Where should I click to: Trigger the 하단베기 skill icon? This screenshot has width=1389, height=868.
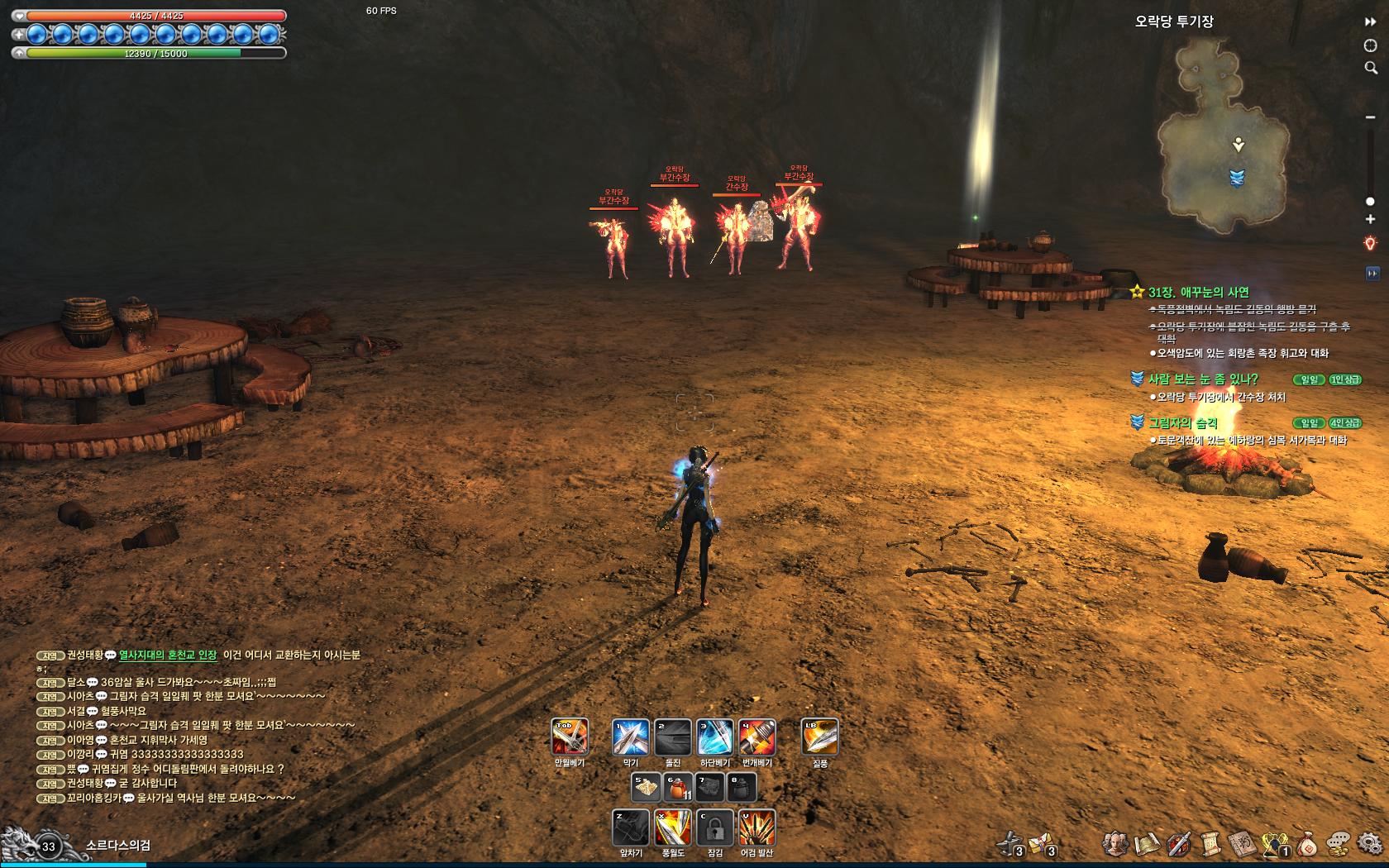715,737
